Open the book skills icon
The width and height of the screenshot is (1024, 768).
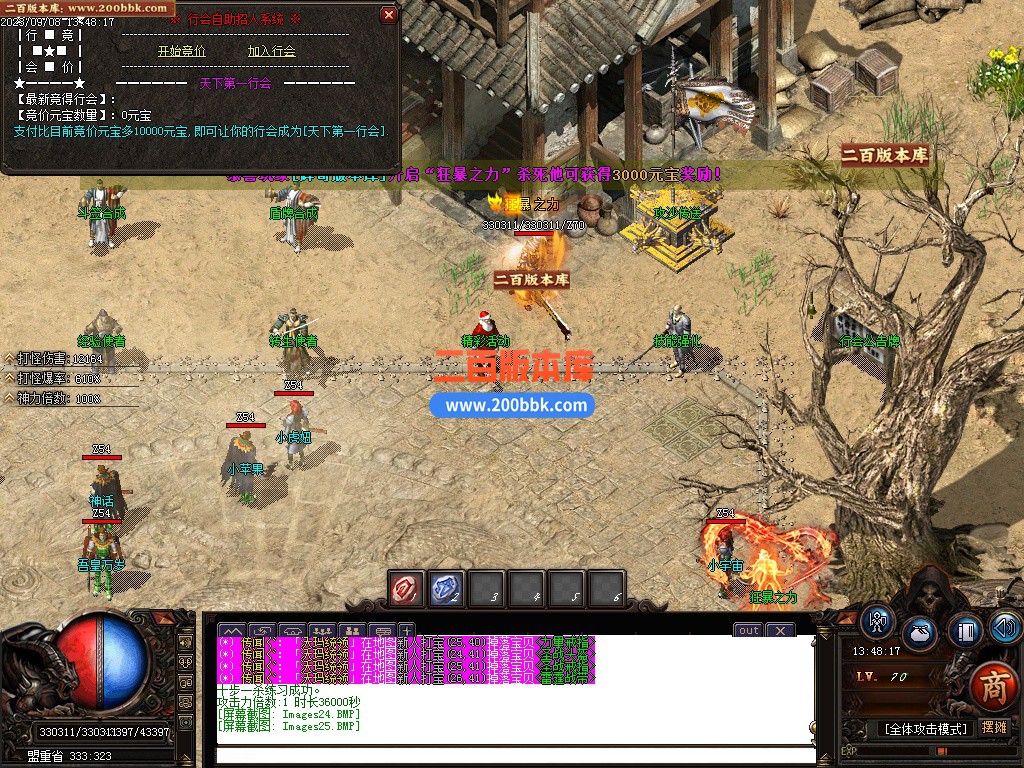point(964,630)
